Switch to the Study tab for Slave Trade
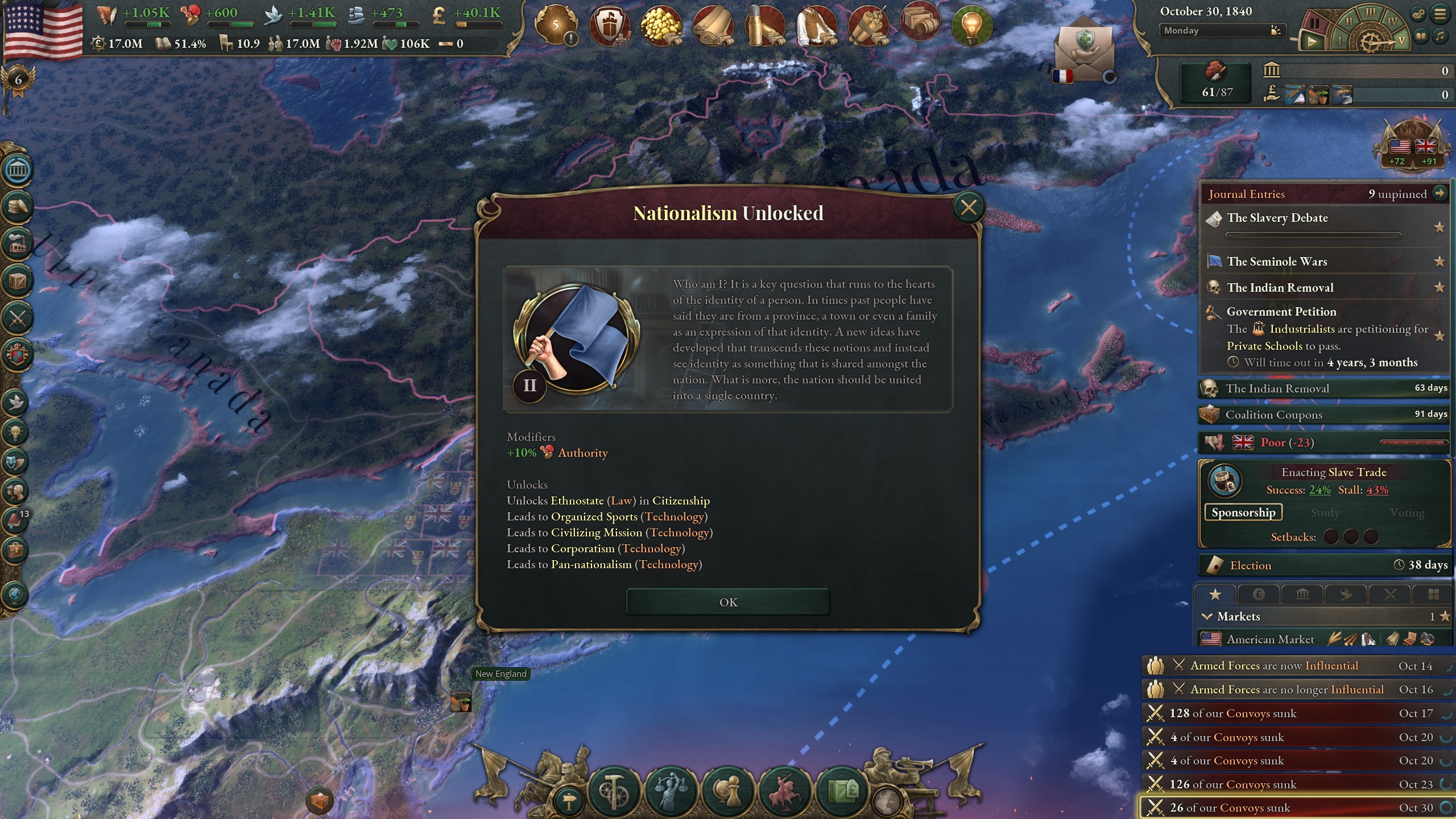This screenshot has width=1456, height=819. (1325, 512)
